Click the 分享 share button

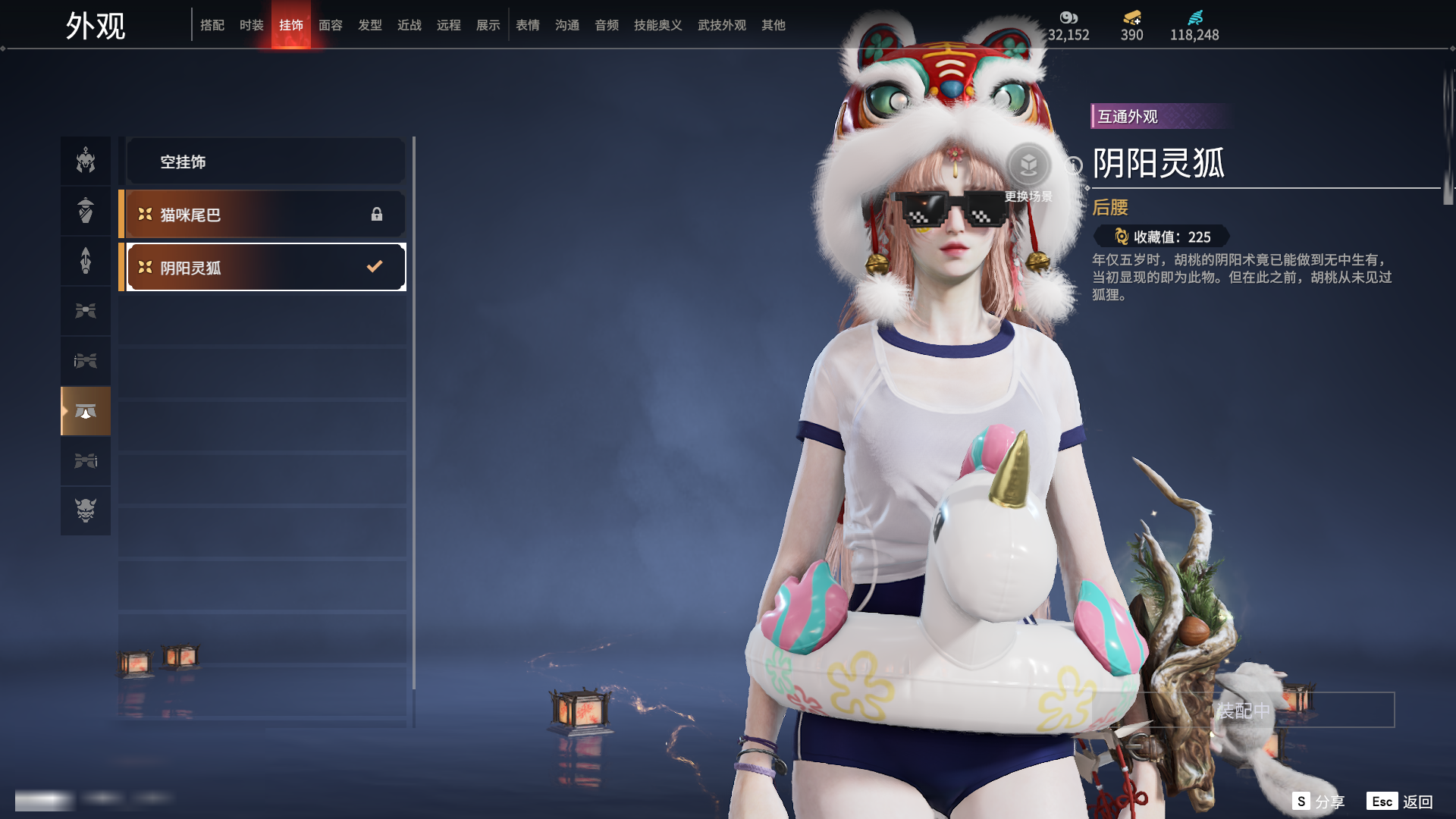click(x=1319, y=802)
